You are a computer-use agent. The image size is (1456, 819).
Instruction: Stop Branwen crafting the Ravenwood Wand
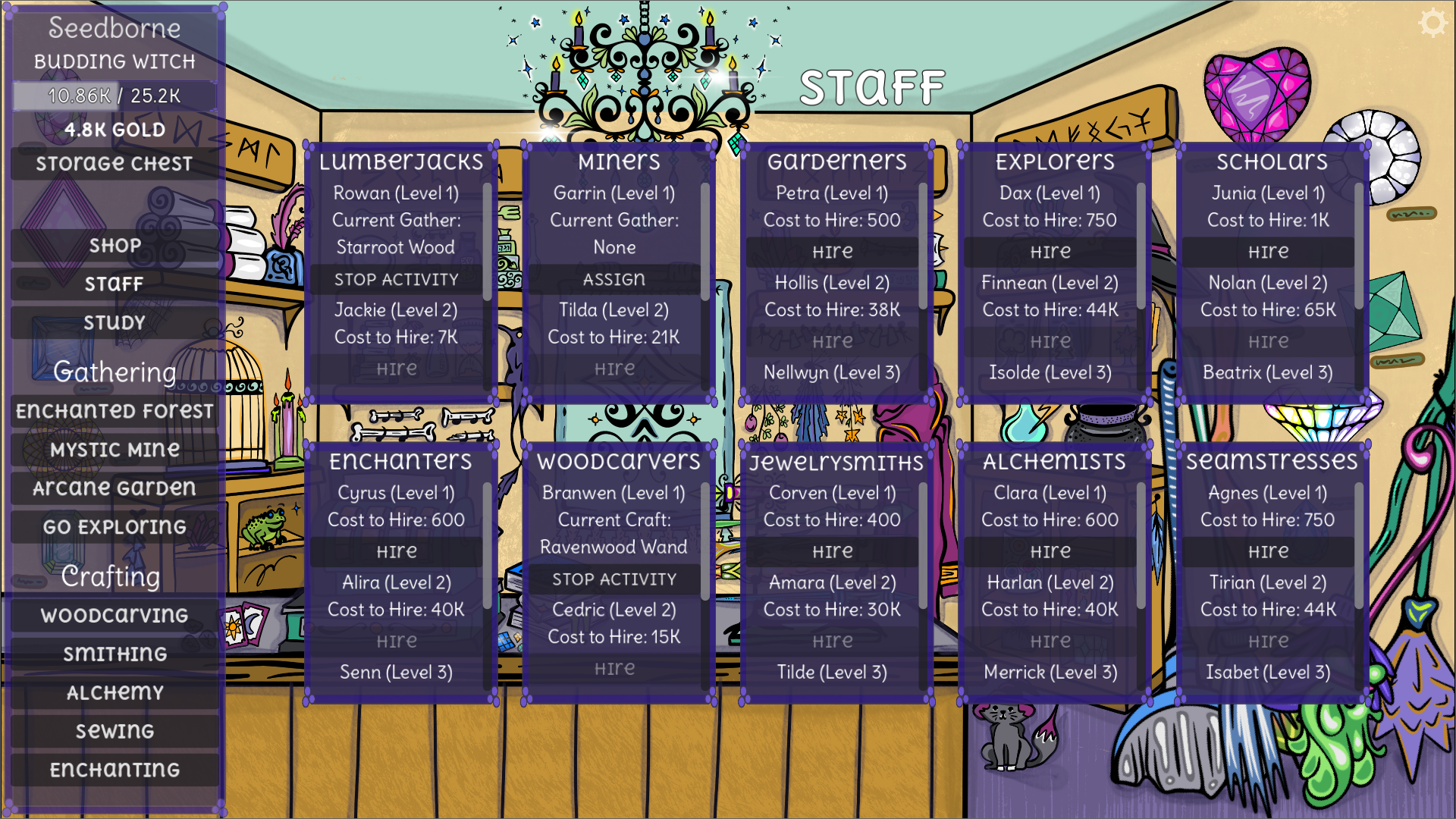614,579
